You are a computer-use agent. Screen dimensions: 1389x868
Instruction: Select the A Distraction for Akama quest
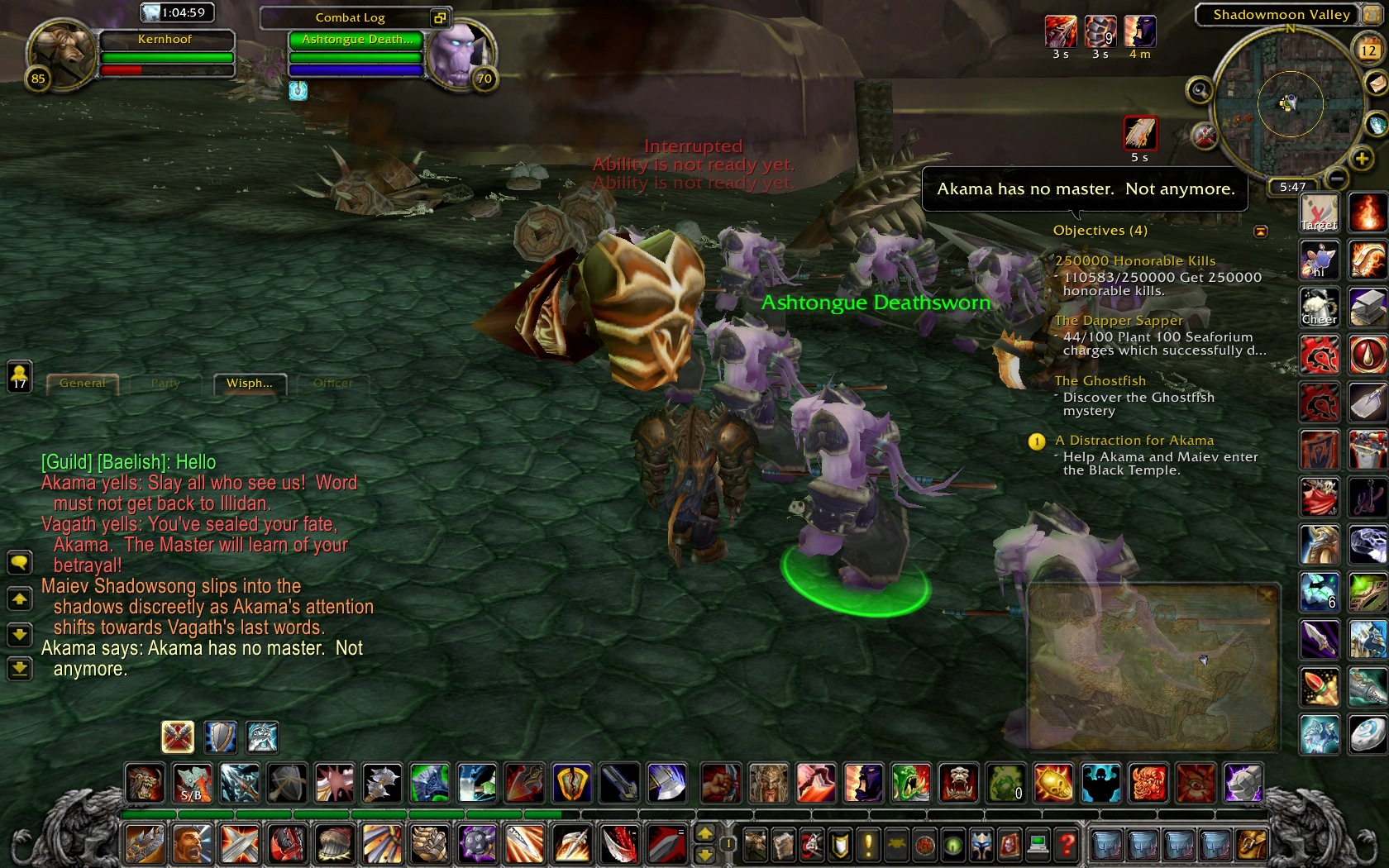(x=1134, y=441)
